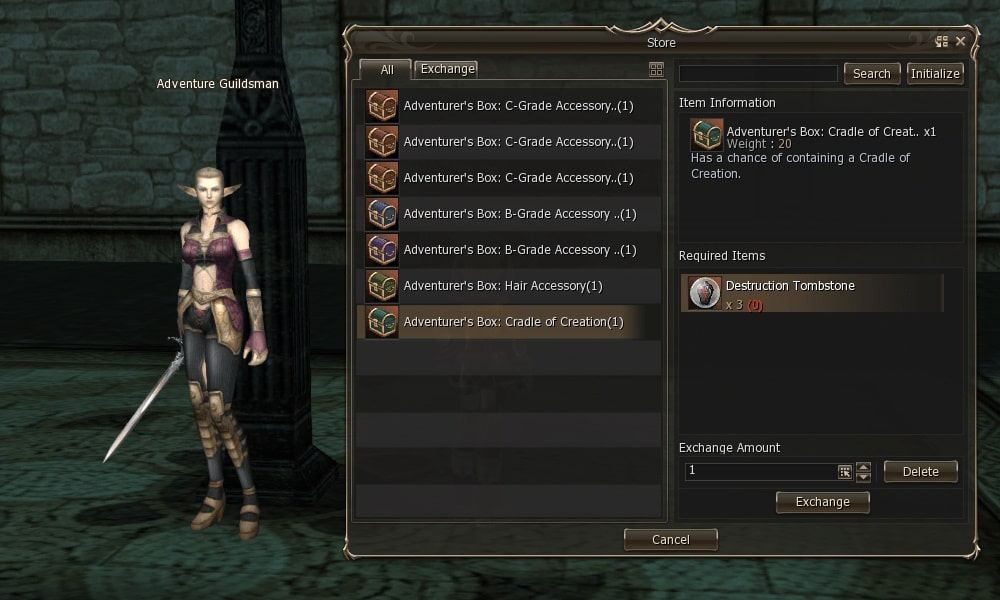Image resolution: width=1000 pixels, height=600 pixels.
Task: Open the amount calculator icon
Action: 844,471
